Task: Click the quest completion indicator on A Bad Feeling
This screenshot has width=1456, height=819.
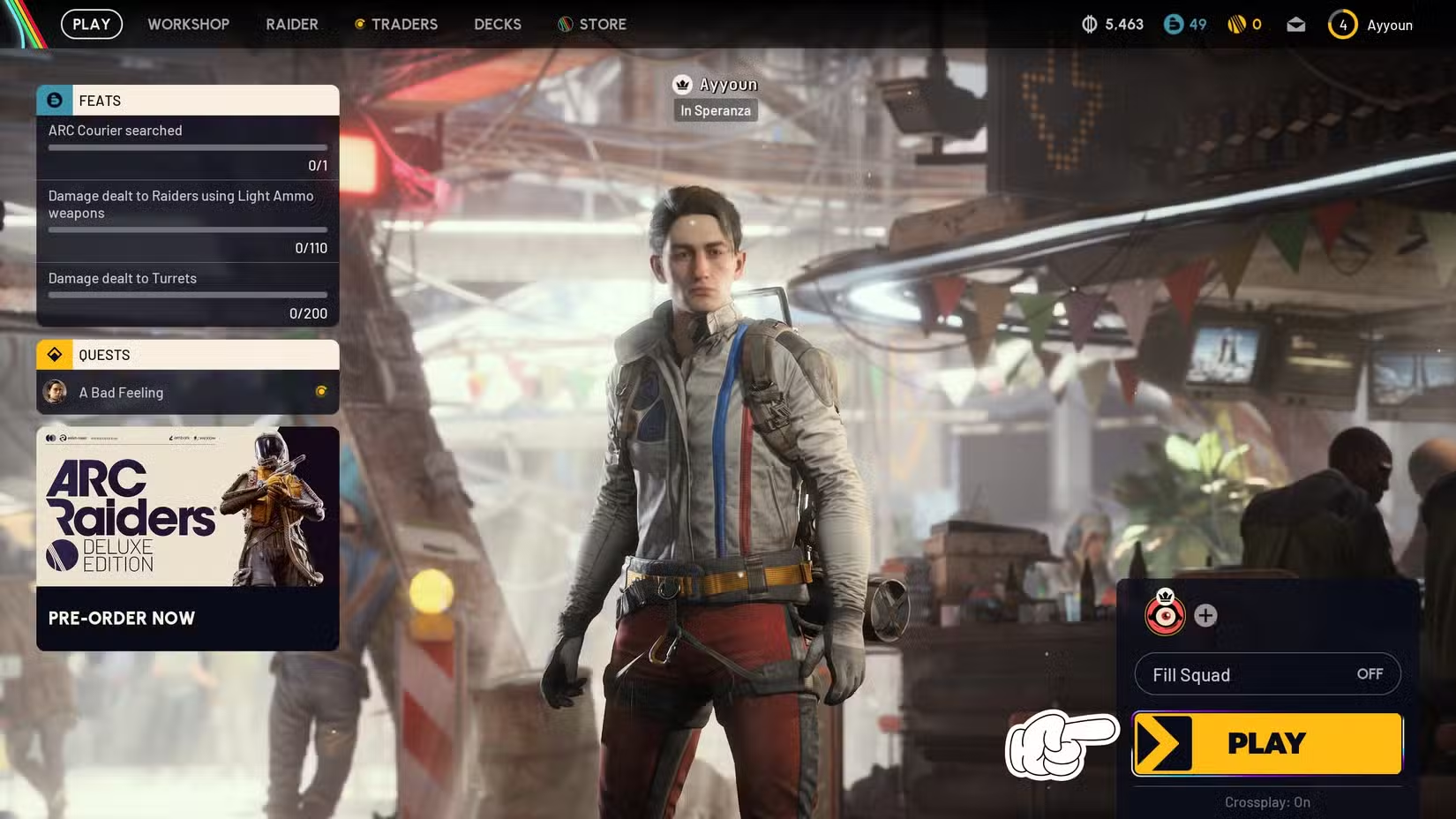Action: (x=323, y=393)
